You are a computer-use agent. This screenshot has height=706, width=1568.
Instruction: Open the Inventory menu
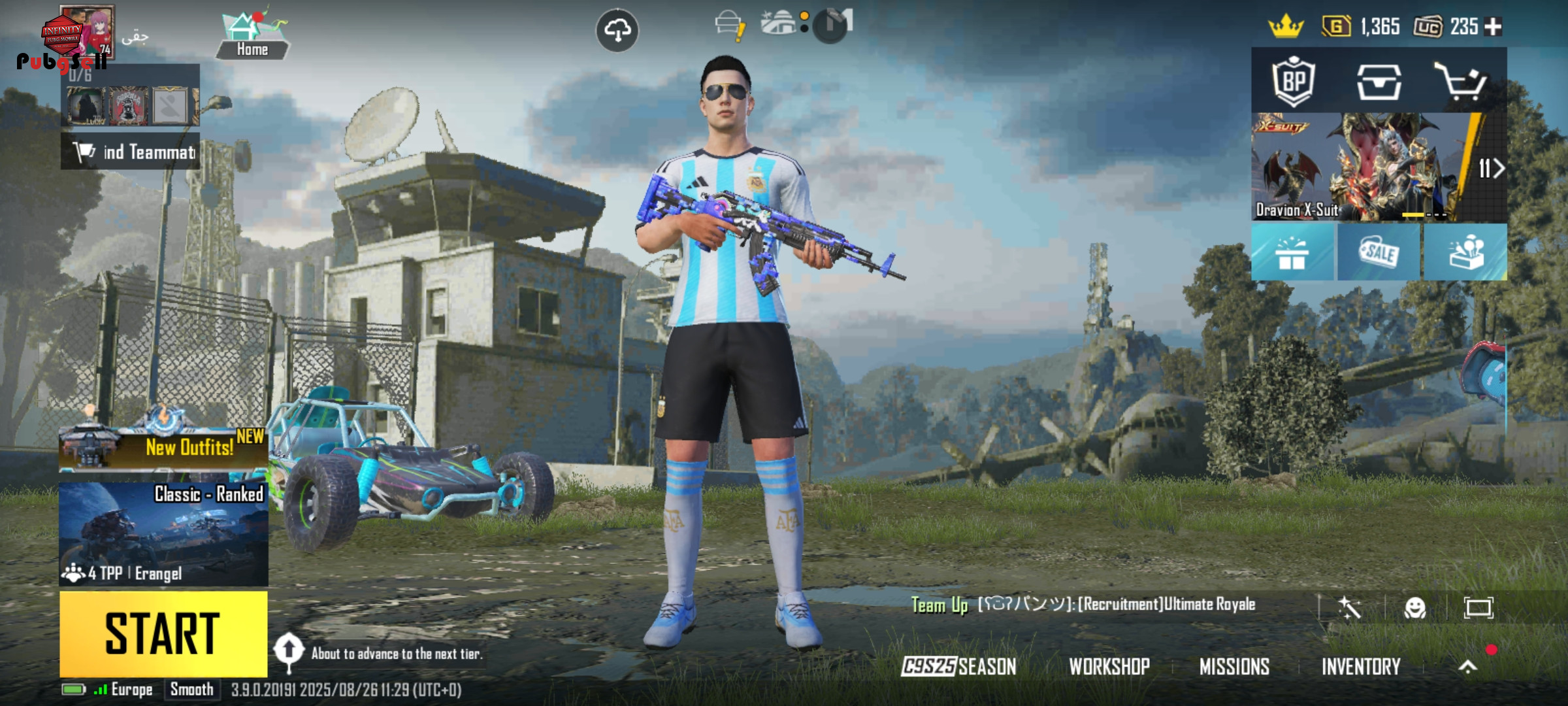coord(1361,666)
